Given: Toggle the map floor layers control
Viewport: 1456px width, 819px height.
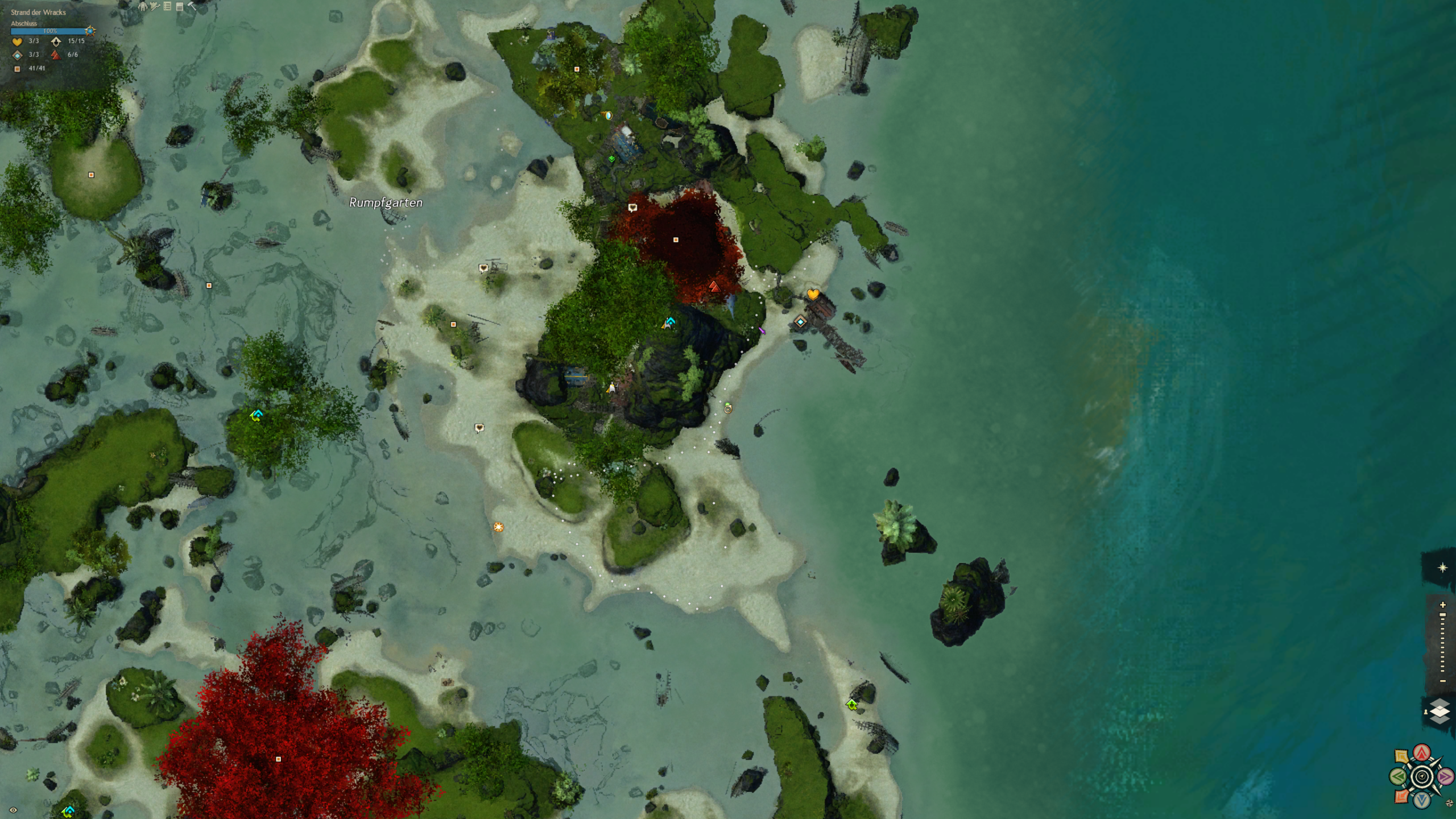Looking at the screenshot, I should click(1440, 711).
